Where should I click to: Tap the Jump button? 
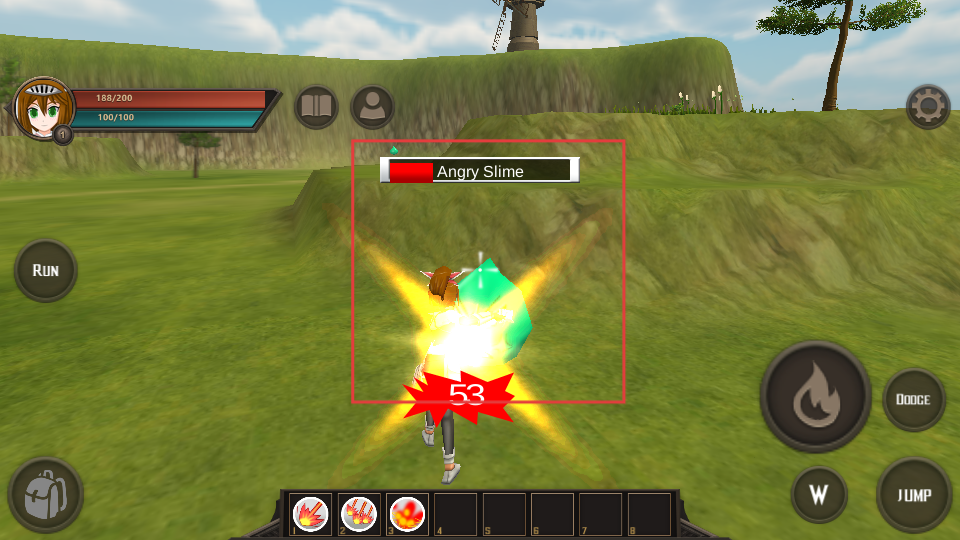point(914,495)
